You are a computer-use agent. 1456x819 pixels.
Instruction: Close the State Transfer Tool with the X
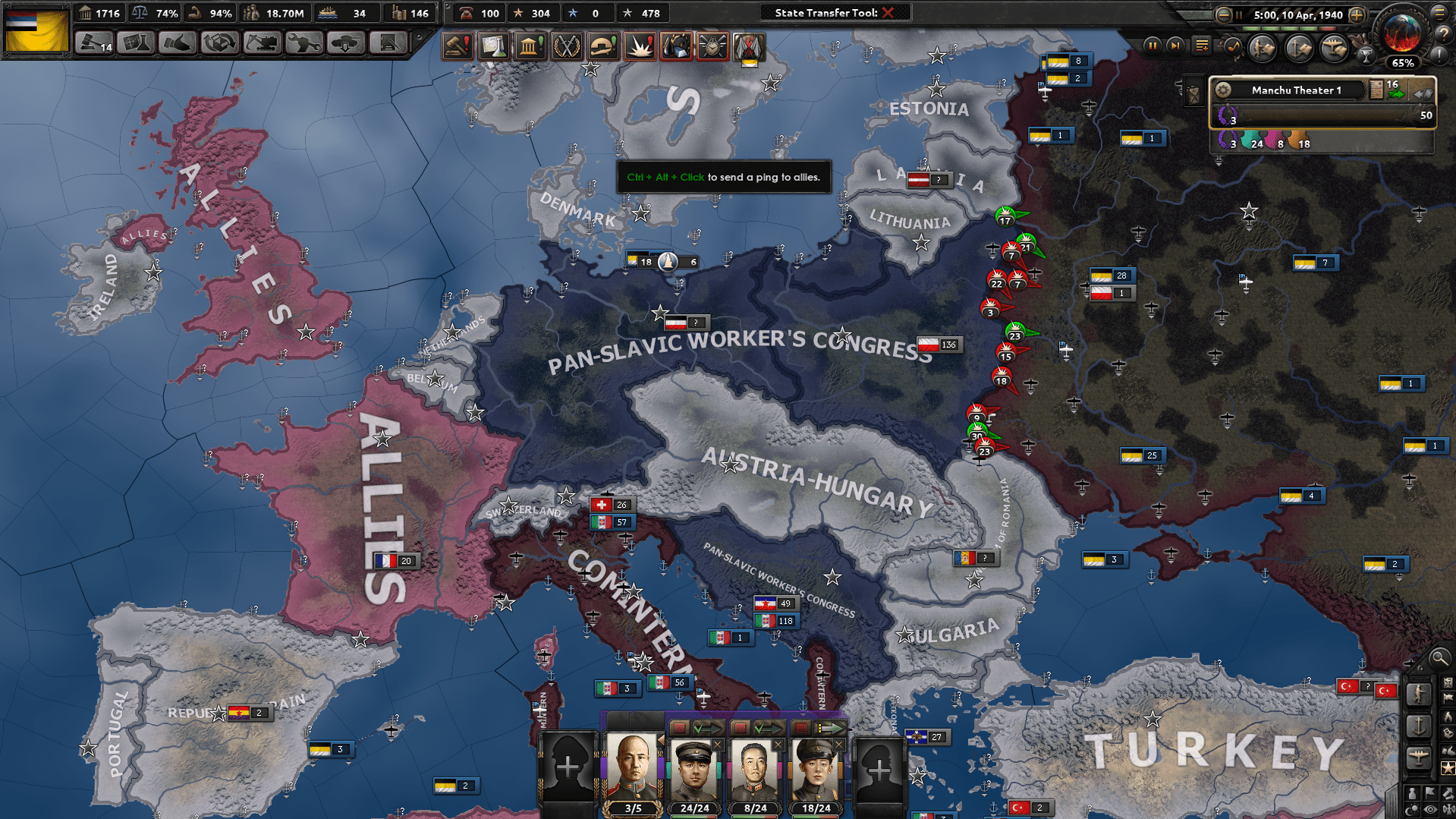click(x=890, y=12)
